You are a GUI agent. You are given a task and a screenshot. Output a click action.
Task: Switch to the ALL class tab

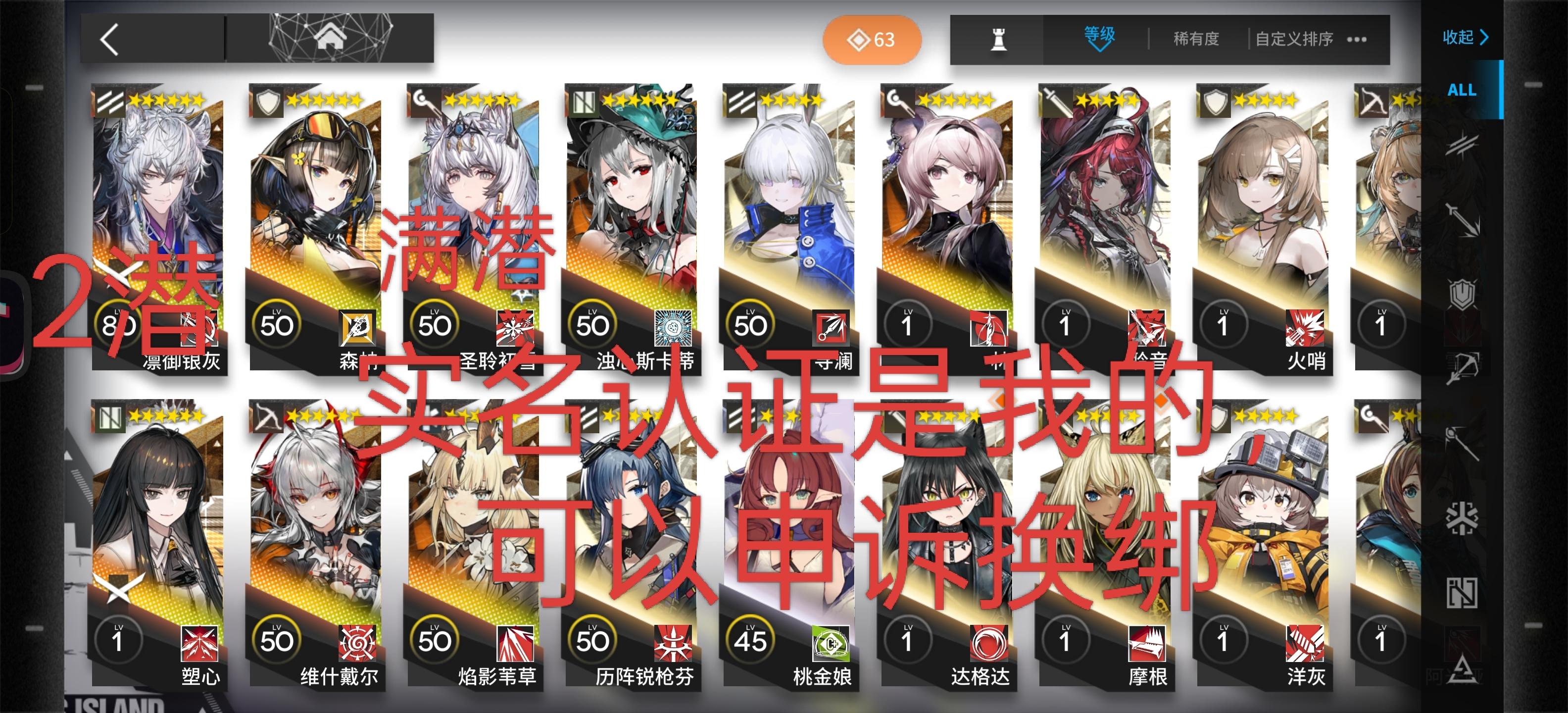coord(1461,90)
